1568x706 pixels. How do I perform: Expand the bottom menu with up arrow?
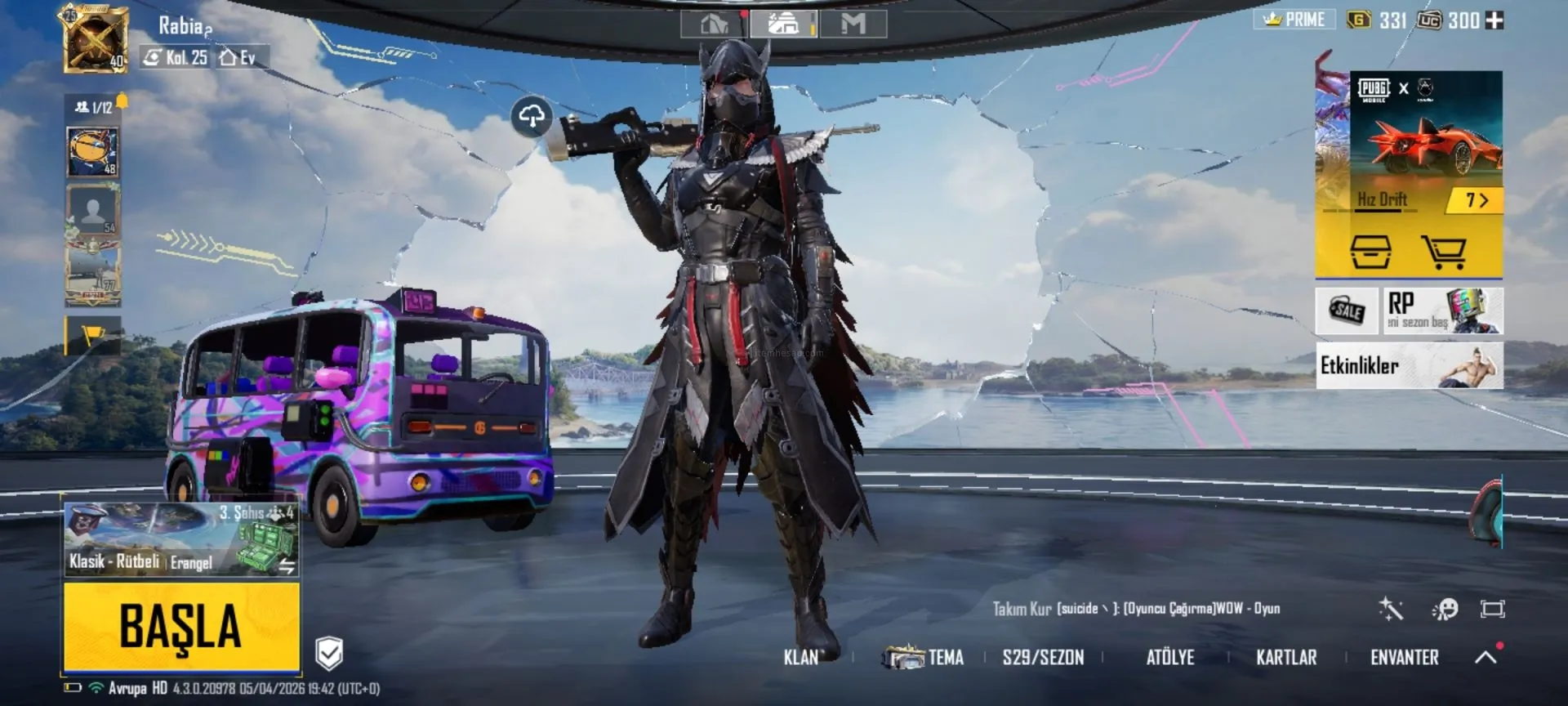1486,657
